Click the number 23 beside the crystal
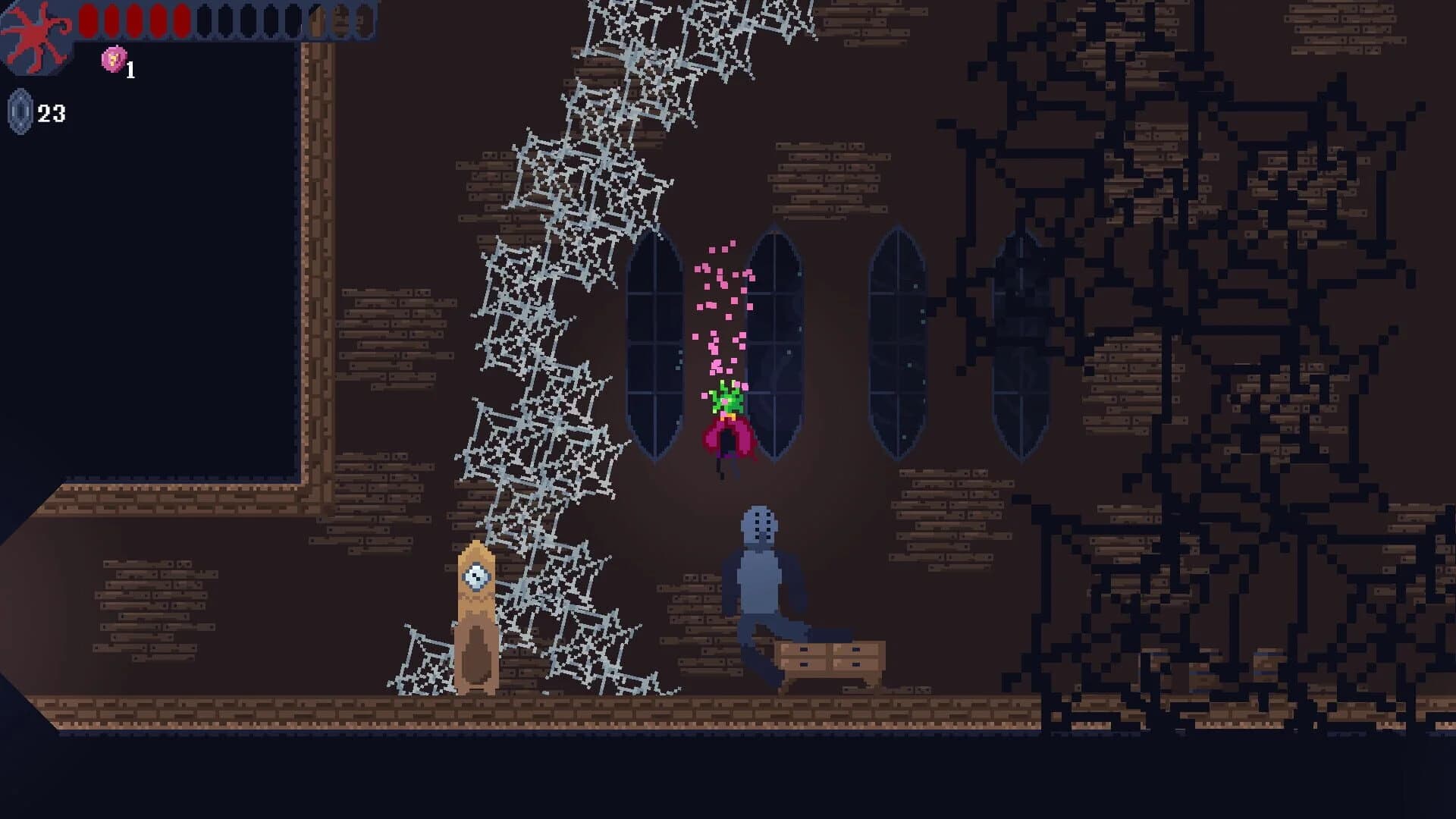This screenshot has height=819, width=1456. tap(52, 114)
